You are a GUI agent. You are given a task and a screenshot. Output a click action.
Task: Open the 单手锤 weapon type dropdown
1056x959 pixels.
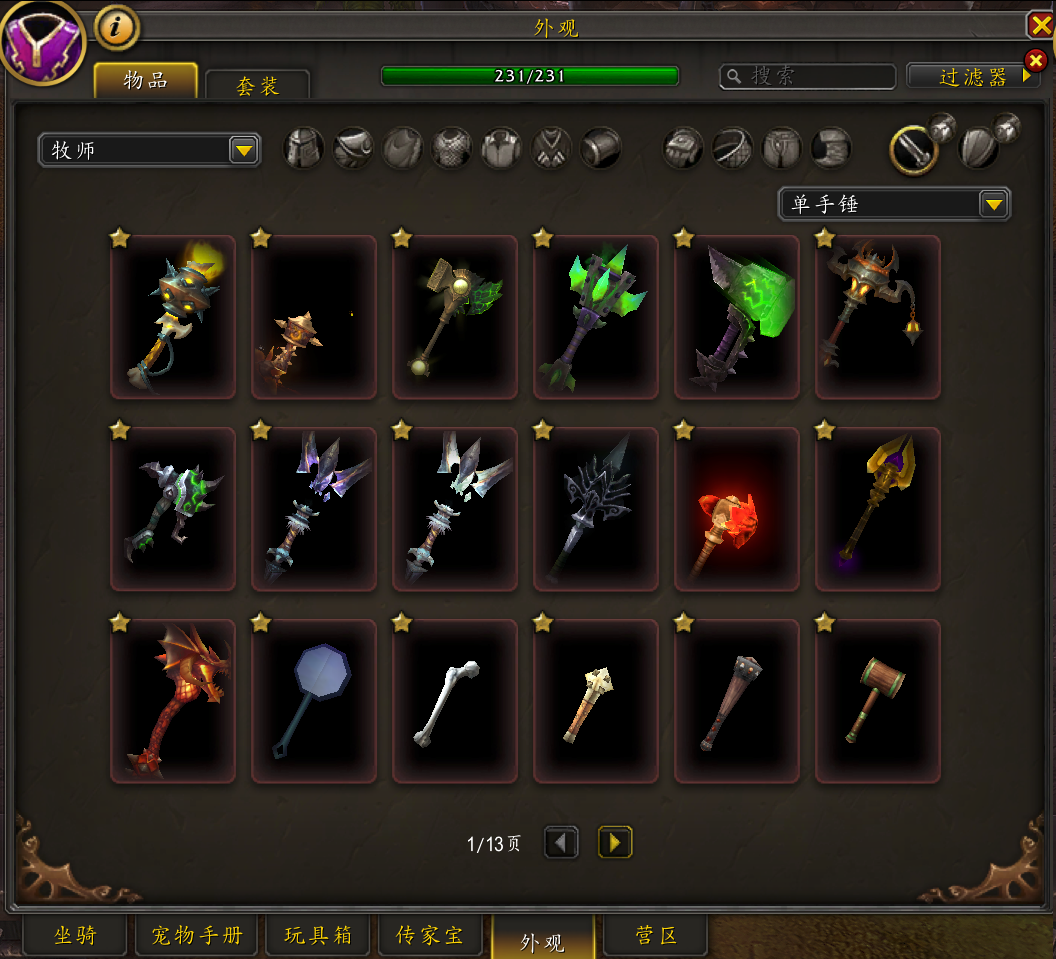(x=894, y=204)
